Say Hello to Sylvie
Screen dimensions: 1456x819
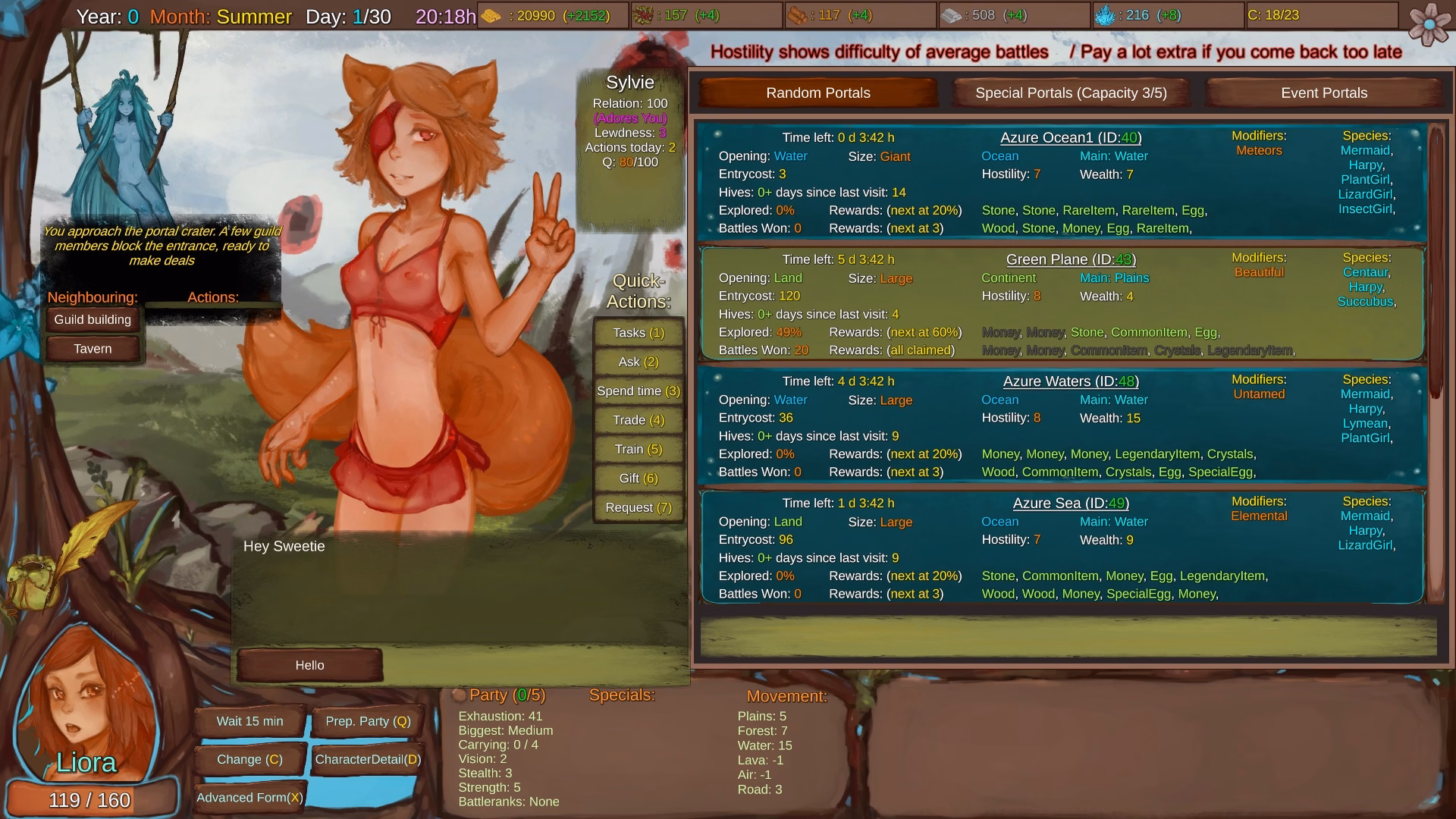tap(309, 665)
